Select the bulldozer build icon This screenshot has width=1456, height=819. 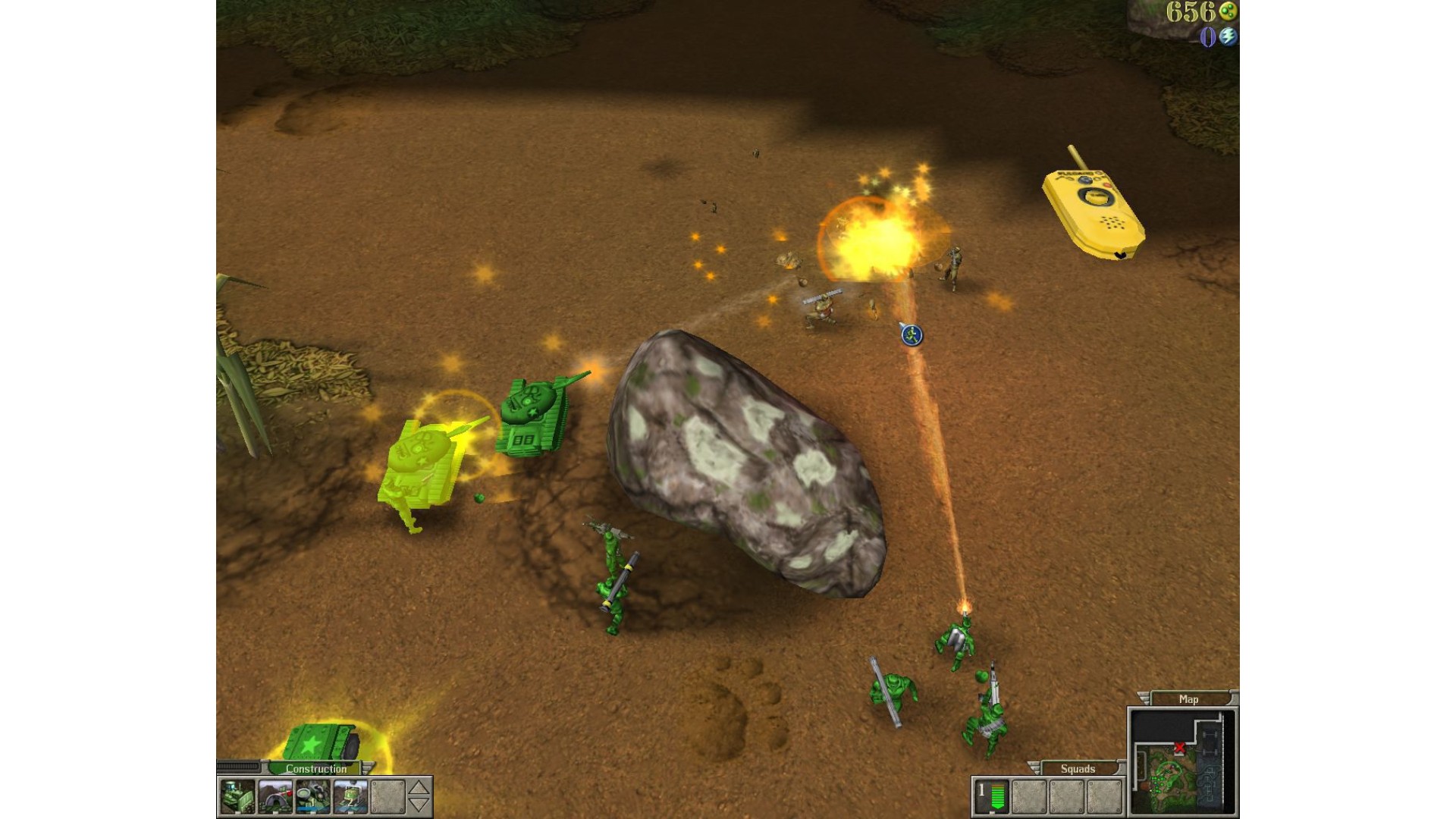pyautogui.click(x=237, y=797)
